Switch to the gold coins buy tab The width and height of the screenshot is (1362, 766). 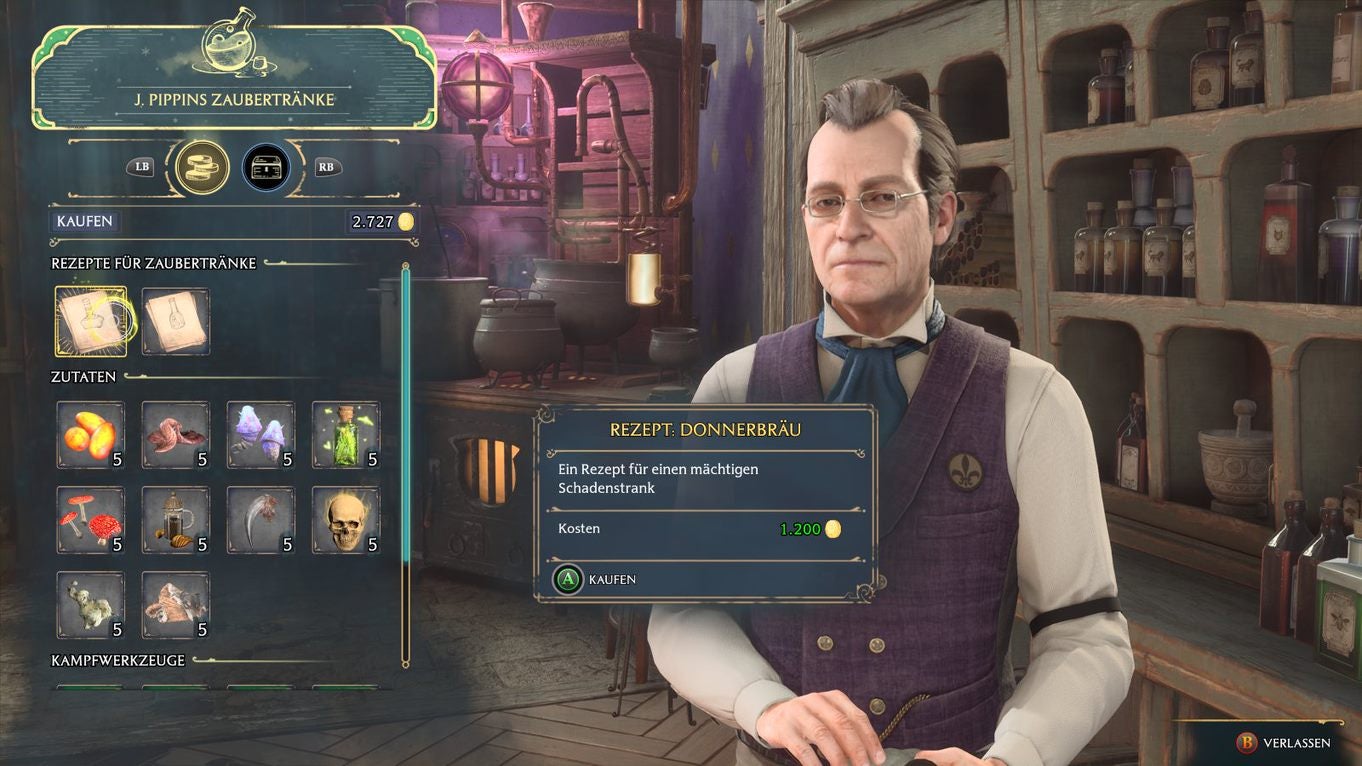pyautogui.click(x=202, y=167)
